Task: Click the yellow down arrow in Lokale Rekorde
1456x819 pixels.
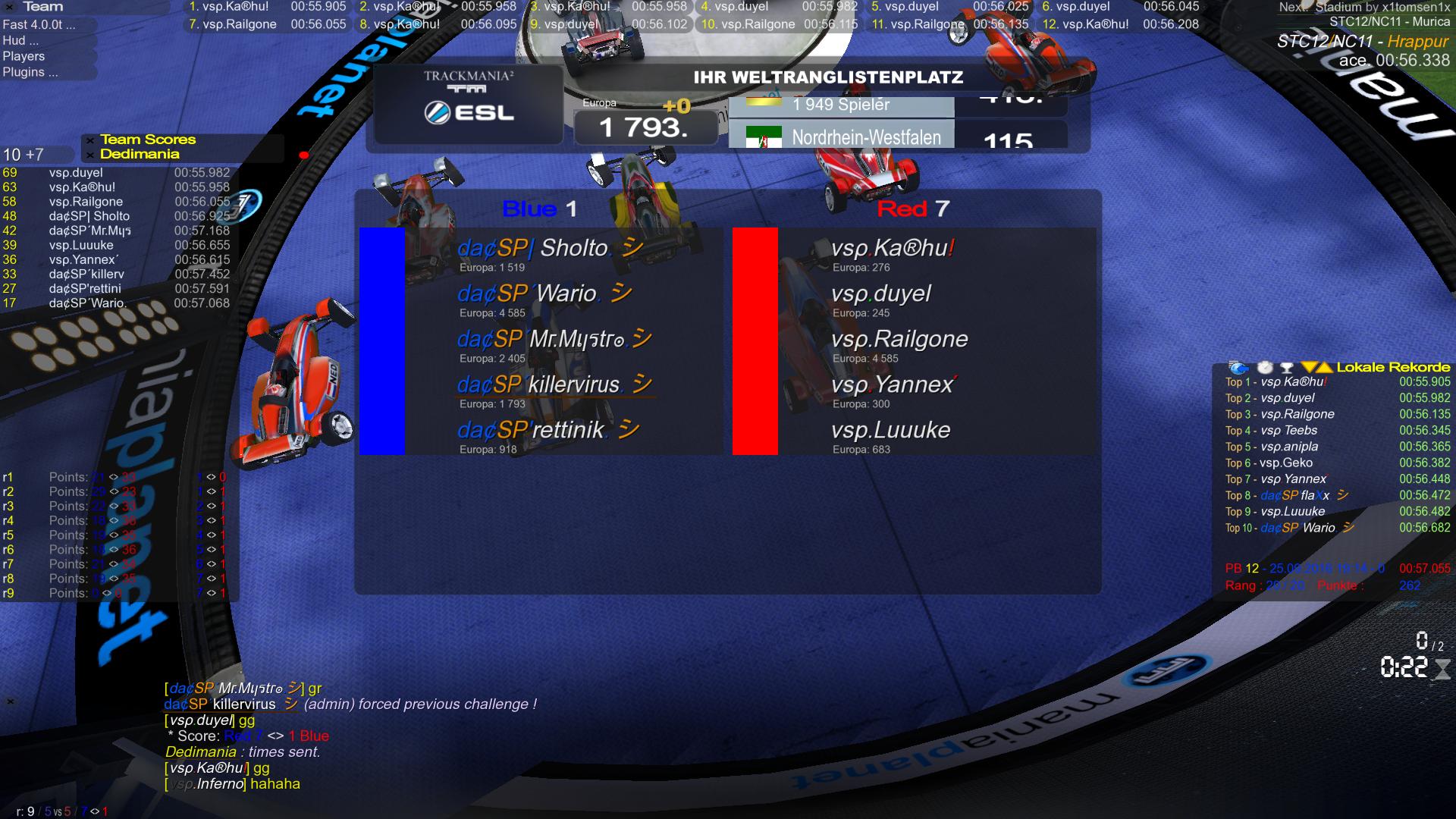Action: [1309, 368]
